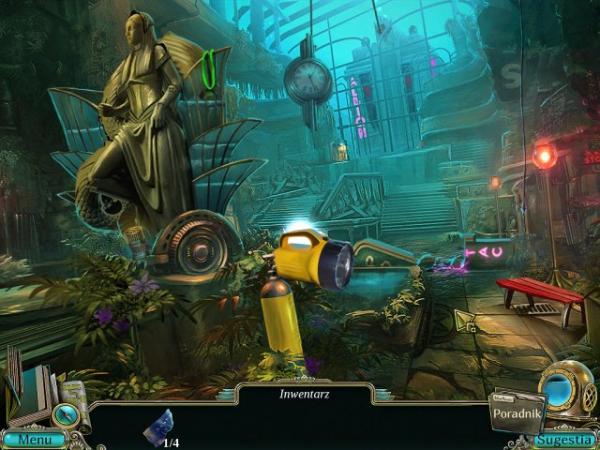The image size is (600, 450).
Task: Click the round teal magnifier icon
Action: point(68,415)
